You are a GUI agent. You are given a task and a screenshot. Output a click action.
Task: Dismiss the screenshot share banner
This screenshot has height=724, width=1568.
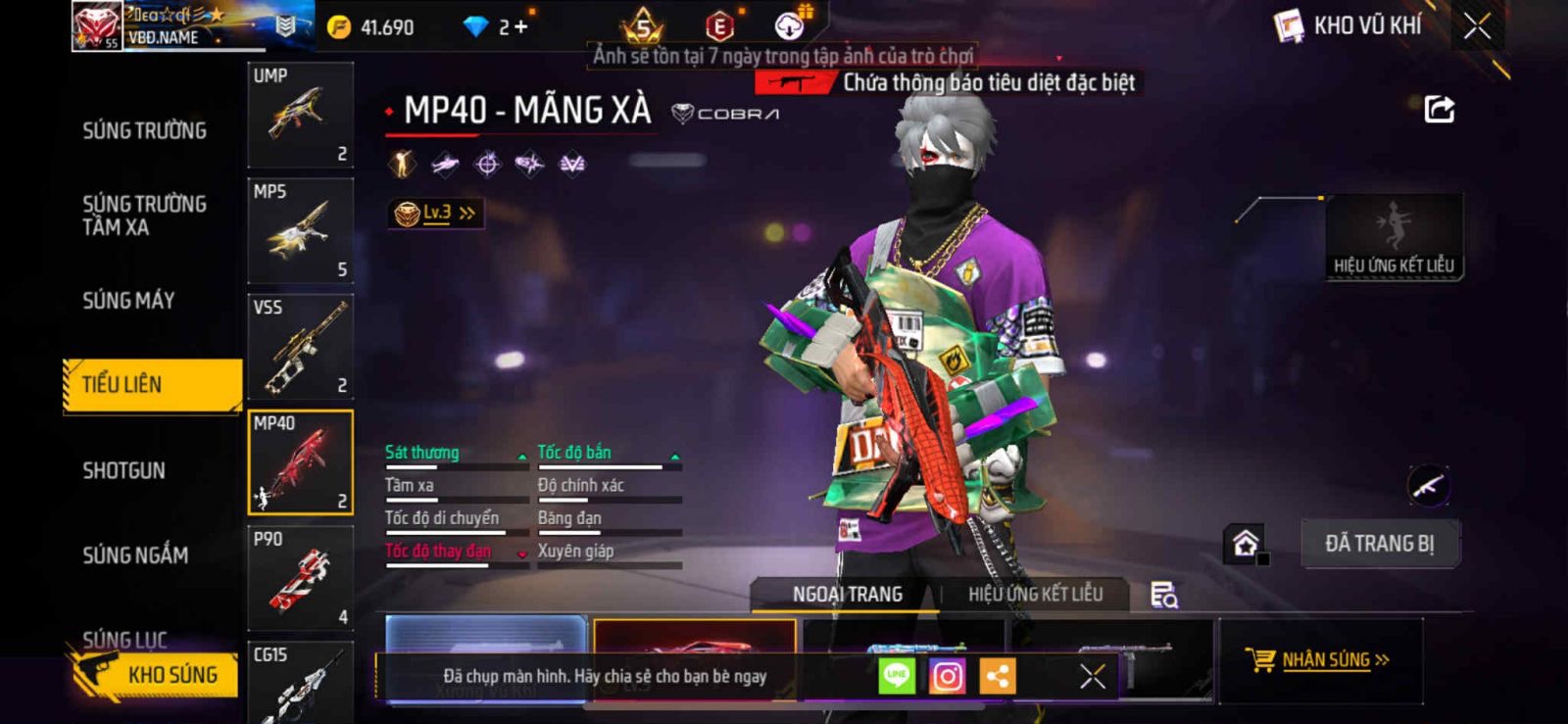[x=1092, y=676]
